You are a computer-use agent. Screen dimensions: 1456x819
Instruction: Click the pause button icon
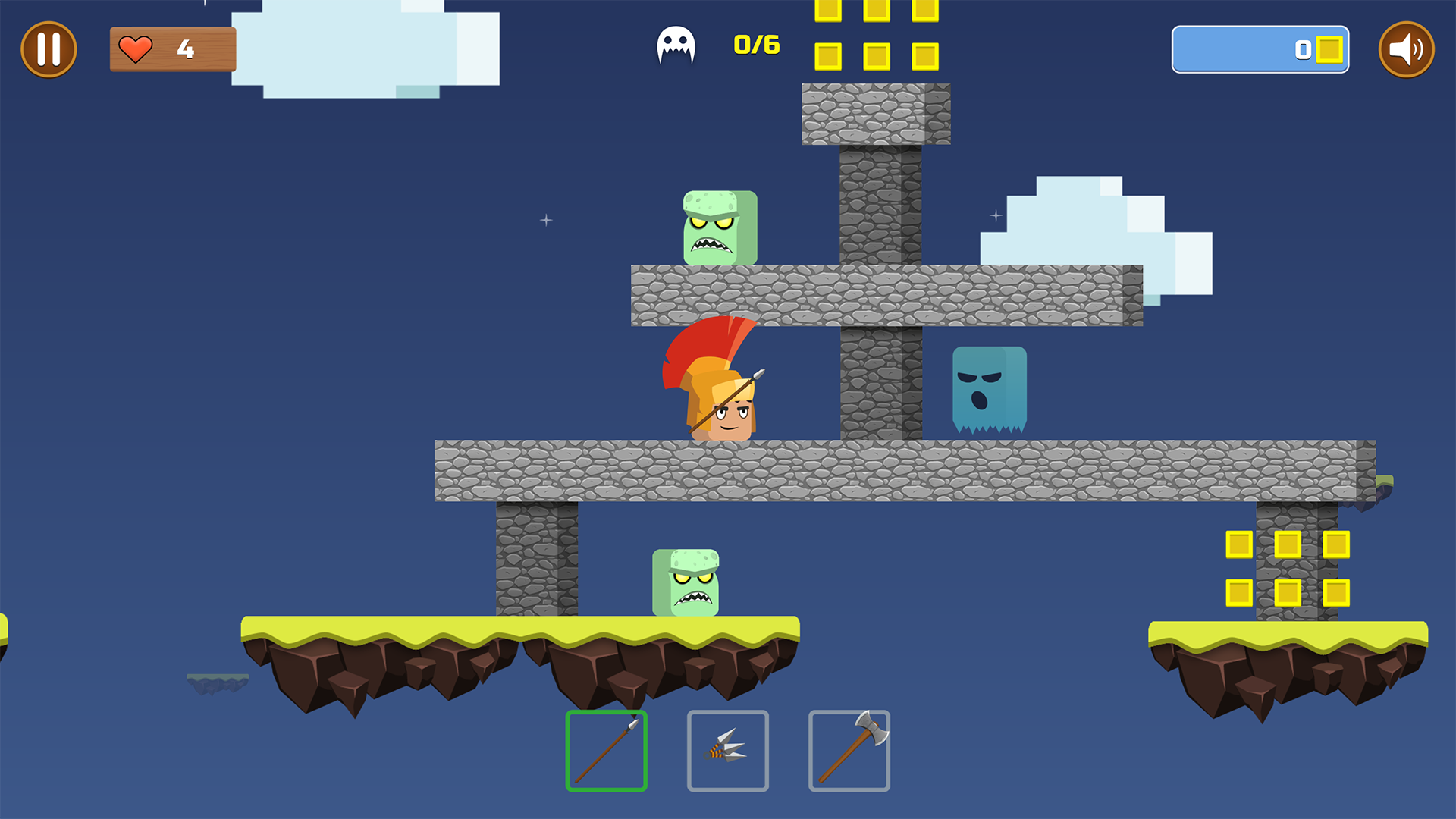point(49,49)
